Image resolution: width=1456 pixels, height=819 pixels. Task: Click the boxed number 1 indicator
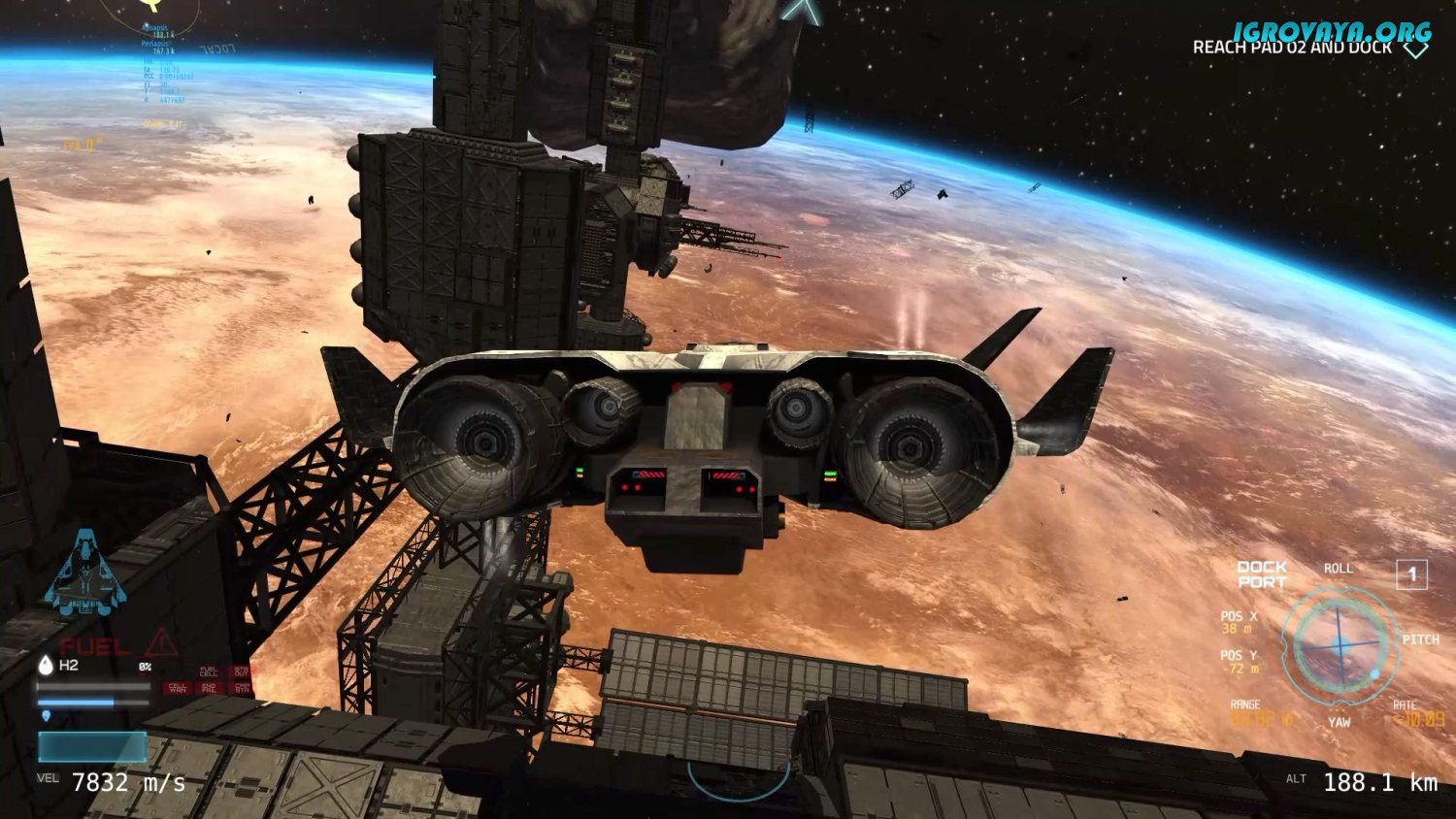1411,574
